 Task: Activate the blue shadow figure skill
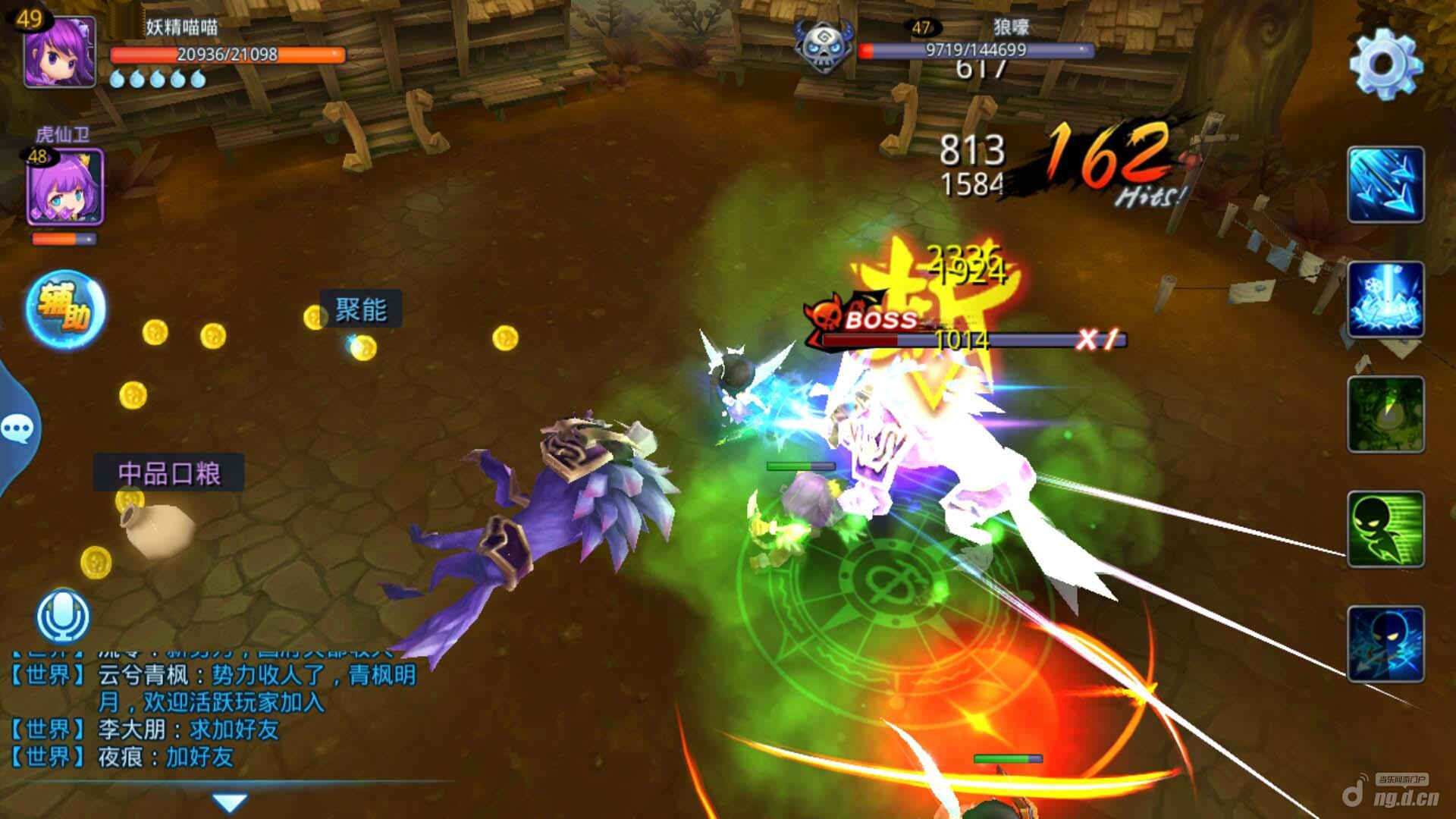(x=1385, y=644)
